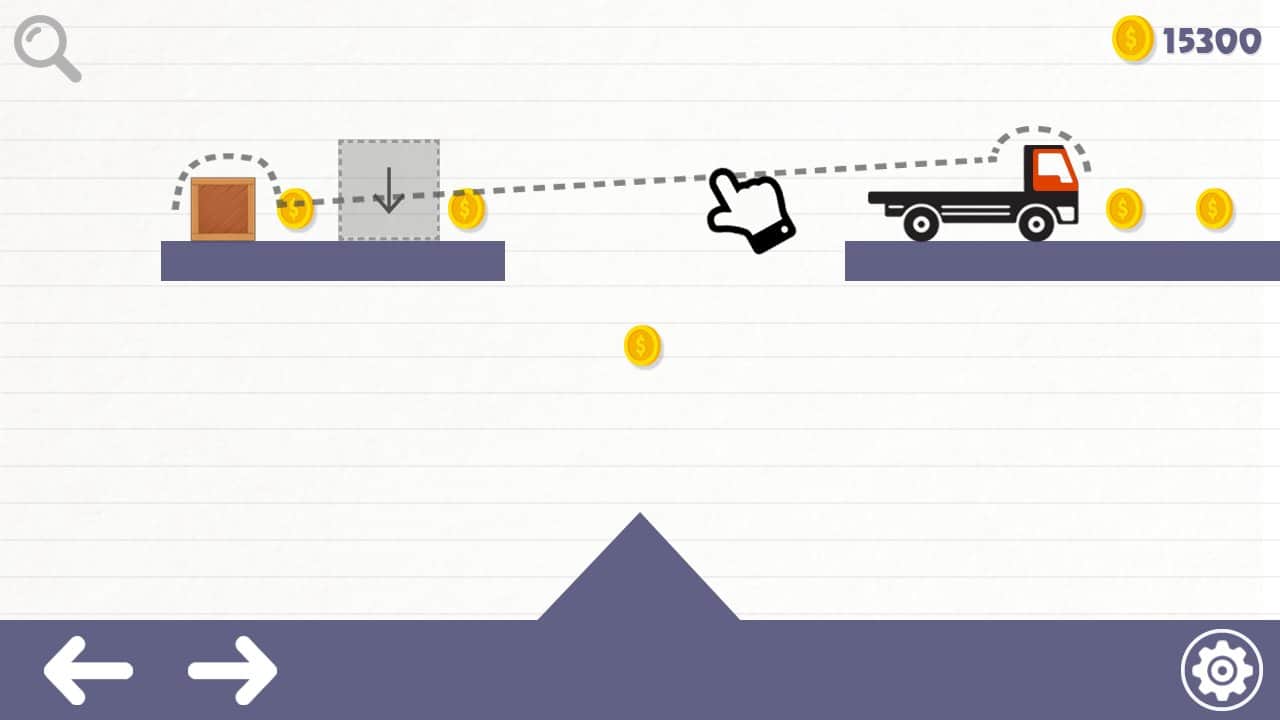This screenshot has width=1280, height=720.
Task: Collect the rightmost coin on the platform
Action: click(x=1213, y=208)
